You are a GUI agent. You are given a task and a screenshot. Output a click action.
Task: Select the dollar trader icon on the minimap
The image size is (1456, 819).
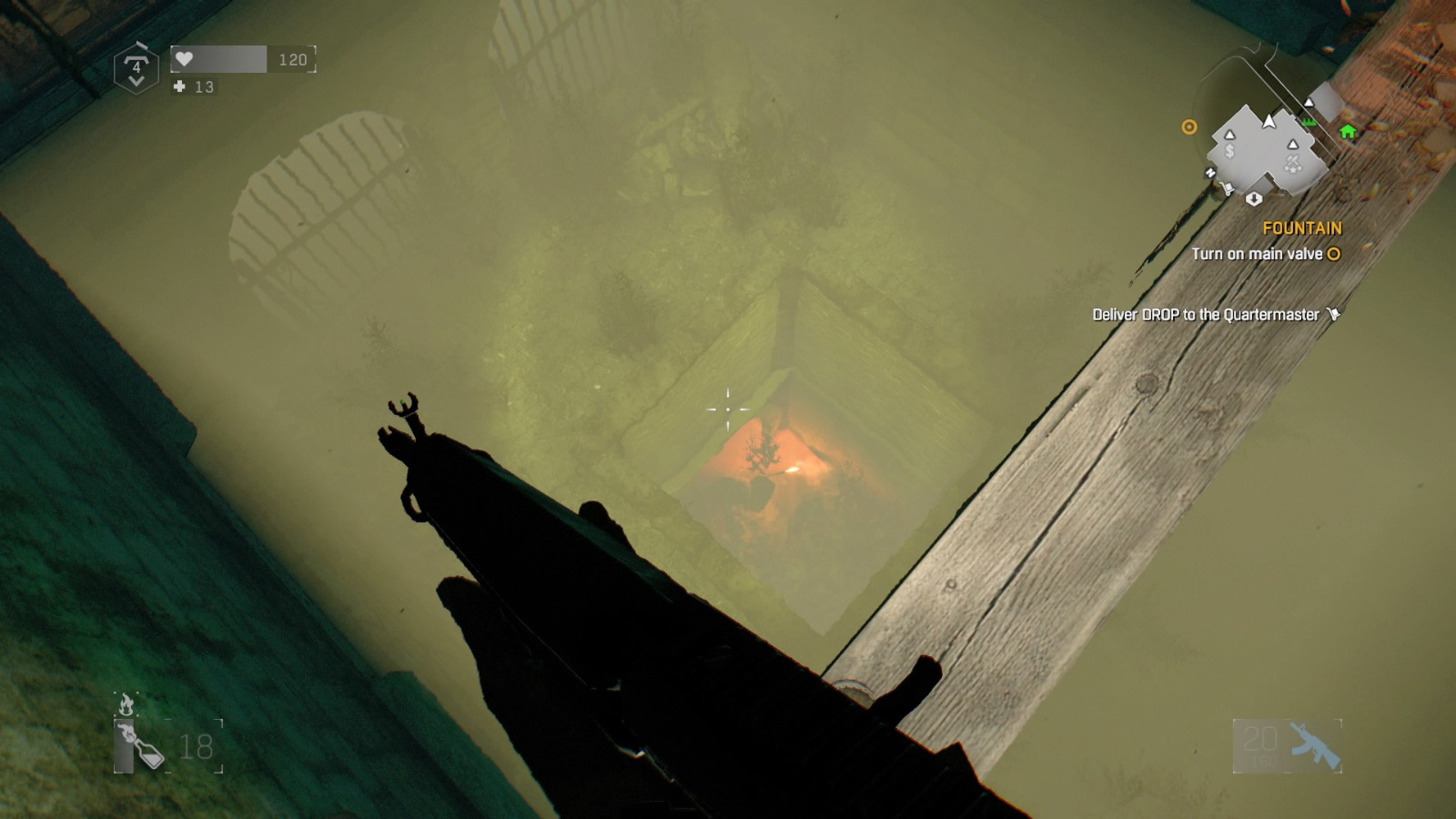(x=1229, y=150)
